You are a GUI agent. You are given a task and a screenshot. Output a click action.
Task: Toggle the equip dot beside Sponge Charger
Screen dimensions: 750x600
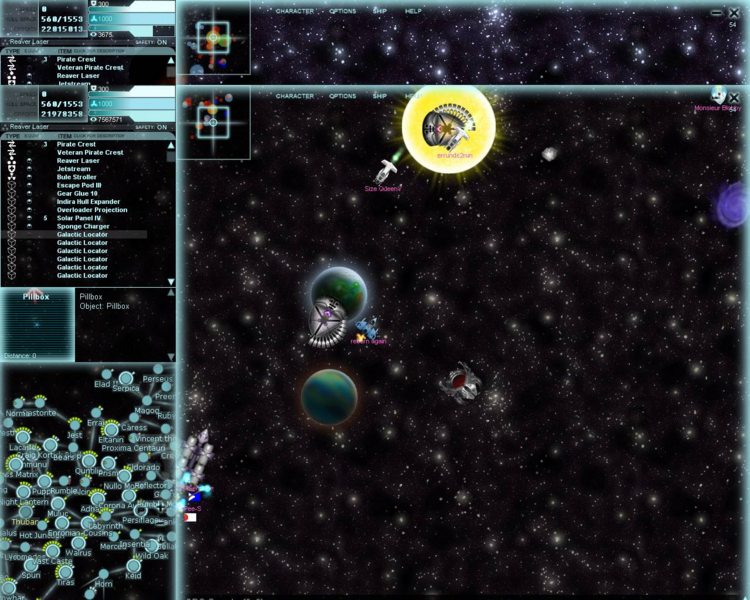[x=30, y=226]
